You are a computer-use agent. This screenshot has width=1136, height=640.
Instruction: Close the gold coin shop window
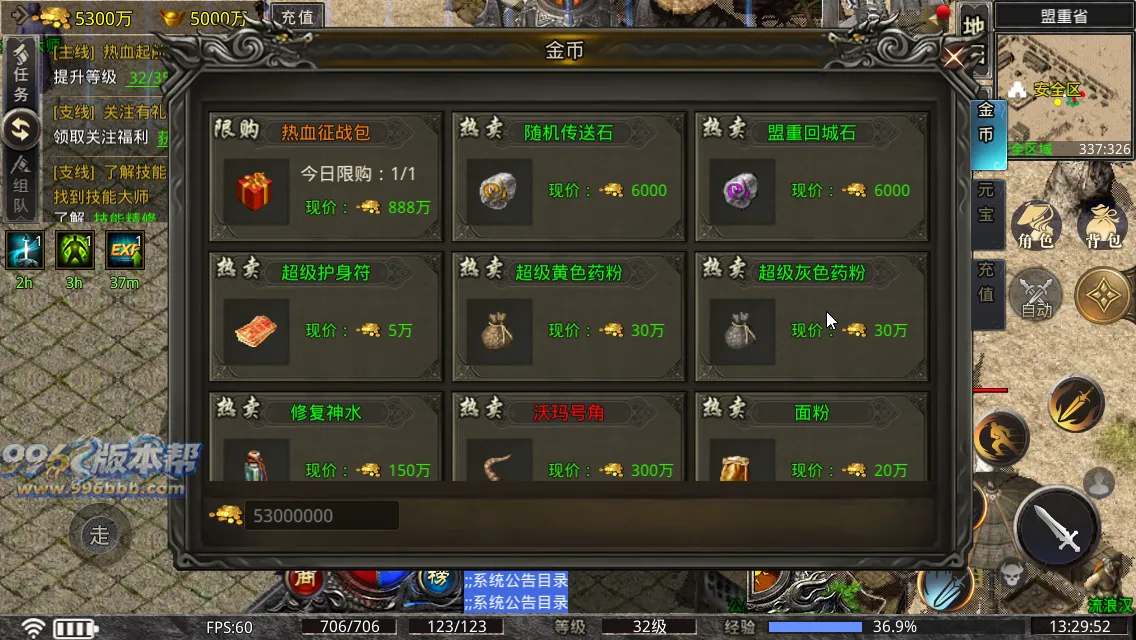point(954,57)
